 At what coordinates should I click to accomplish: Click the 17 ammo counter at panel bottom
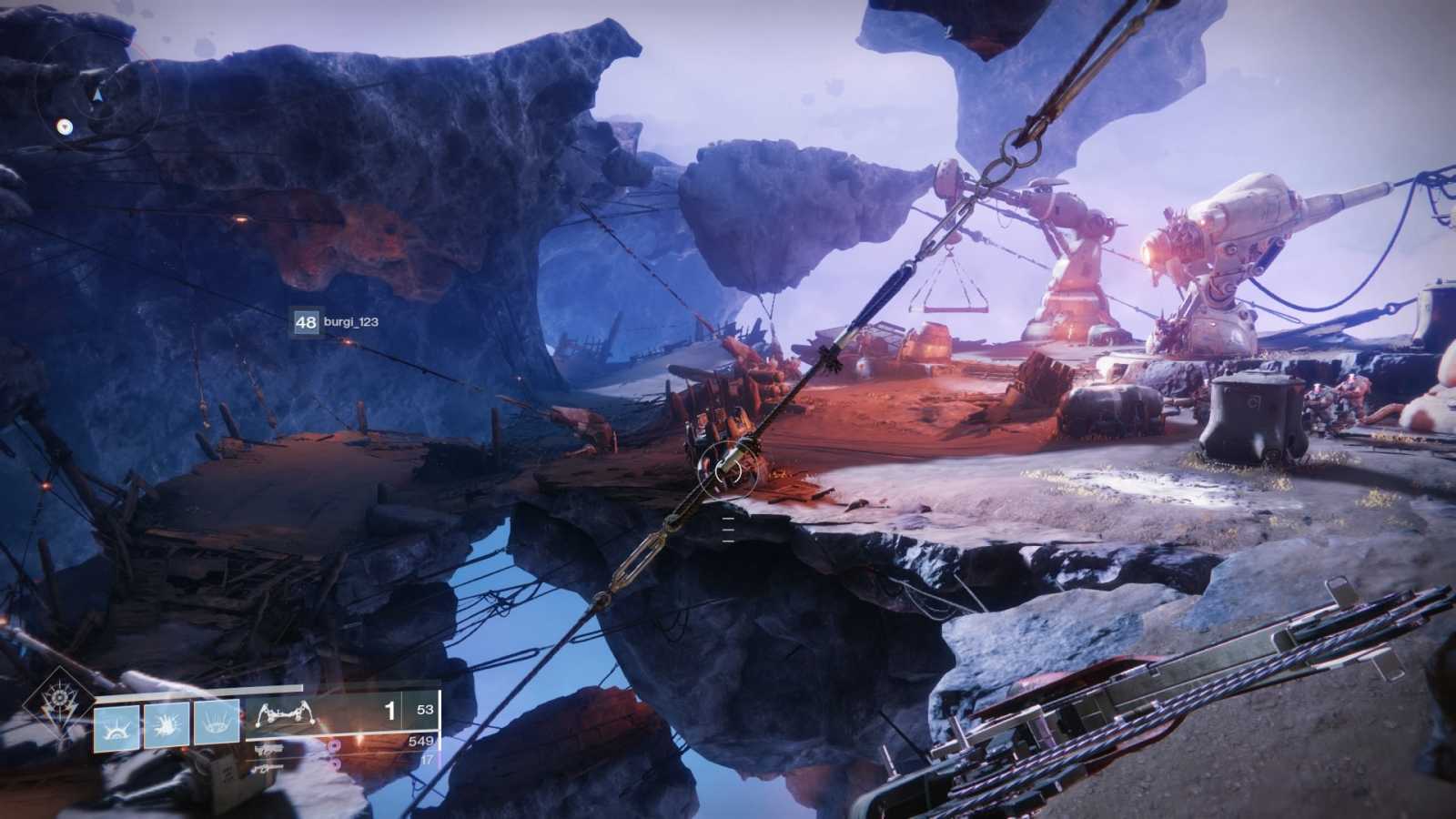coord(427,760)
